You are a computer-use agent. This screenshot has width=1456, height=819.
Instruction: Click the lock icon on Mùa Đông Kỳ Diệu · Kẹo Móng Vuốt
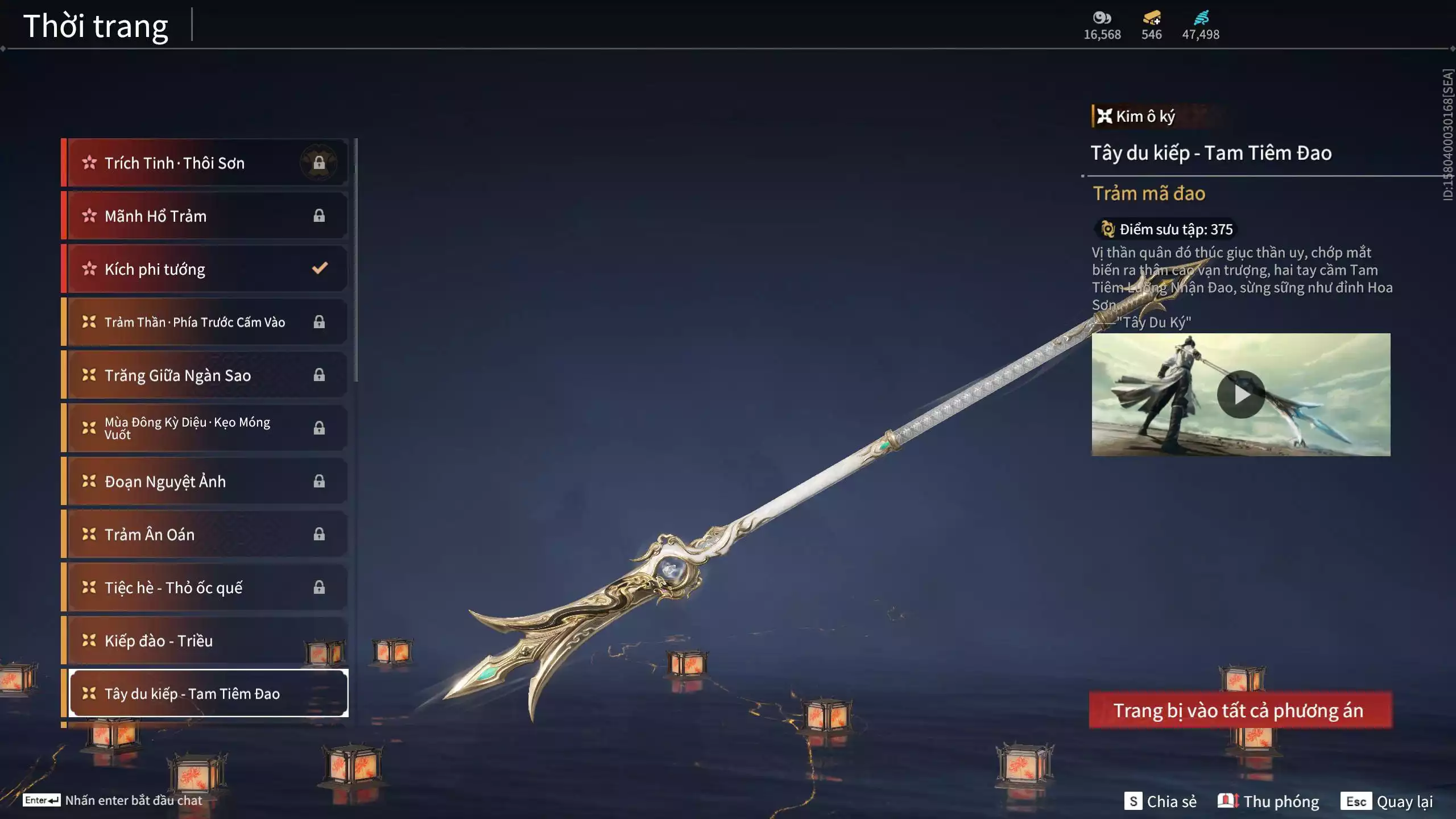[319, 428]
